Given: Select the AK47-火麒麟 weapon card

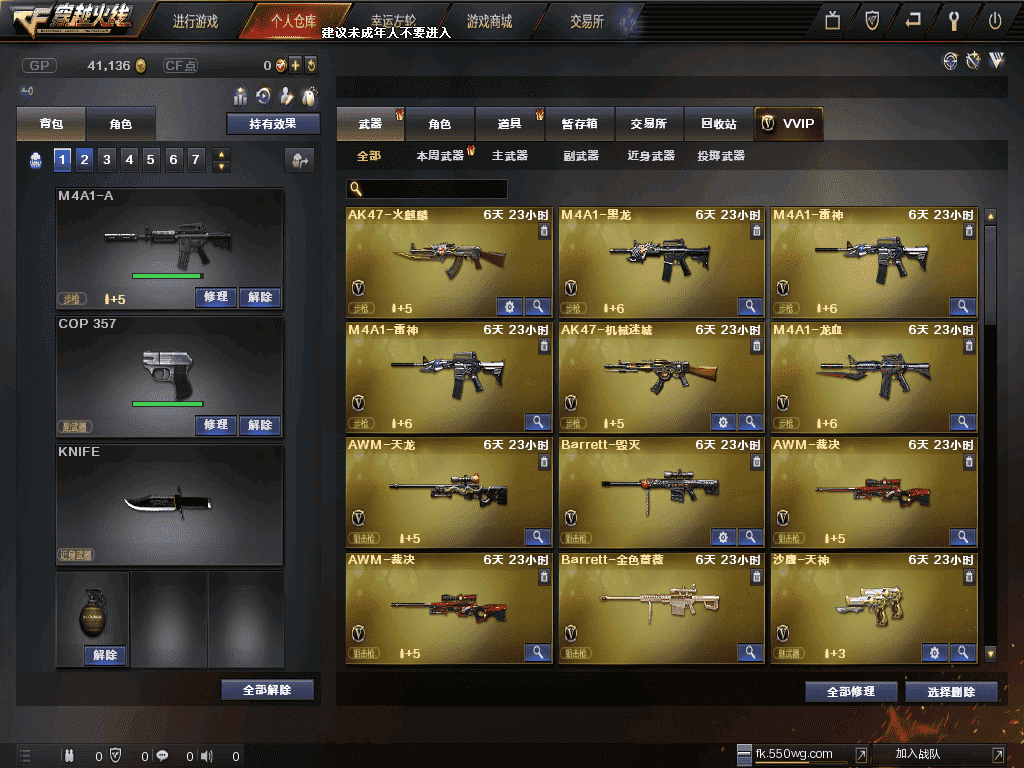Looking at the screenshot, I should 448,261.
